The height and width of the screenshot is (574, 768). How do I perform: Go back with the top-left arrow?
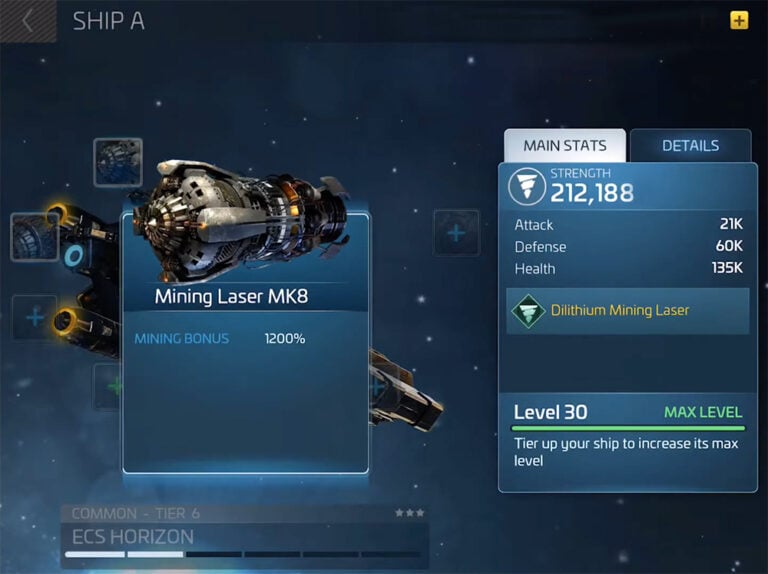28,21
